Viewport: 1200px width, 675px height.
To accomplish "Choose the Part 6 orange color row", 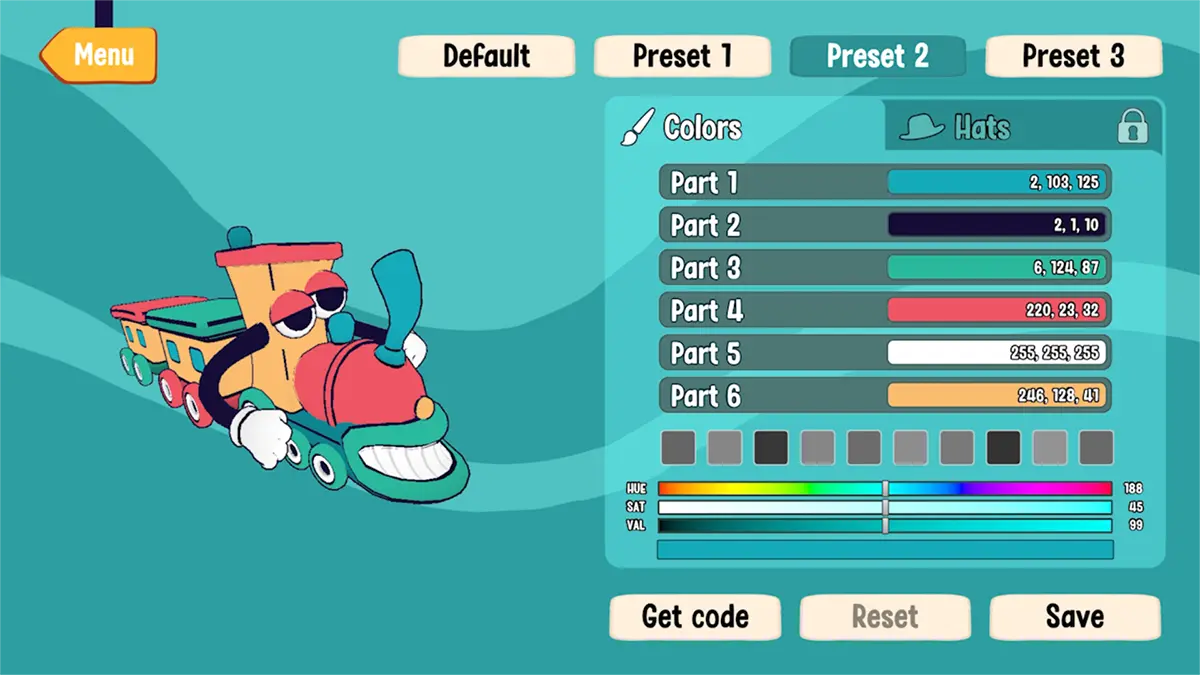I will (884, 395).
